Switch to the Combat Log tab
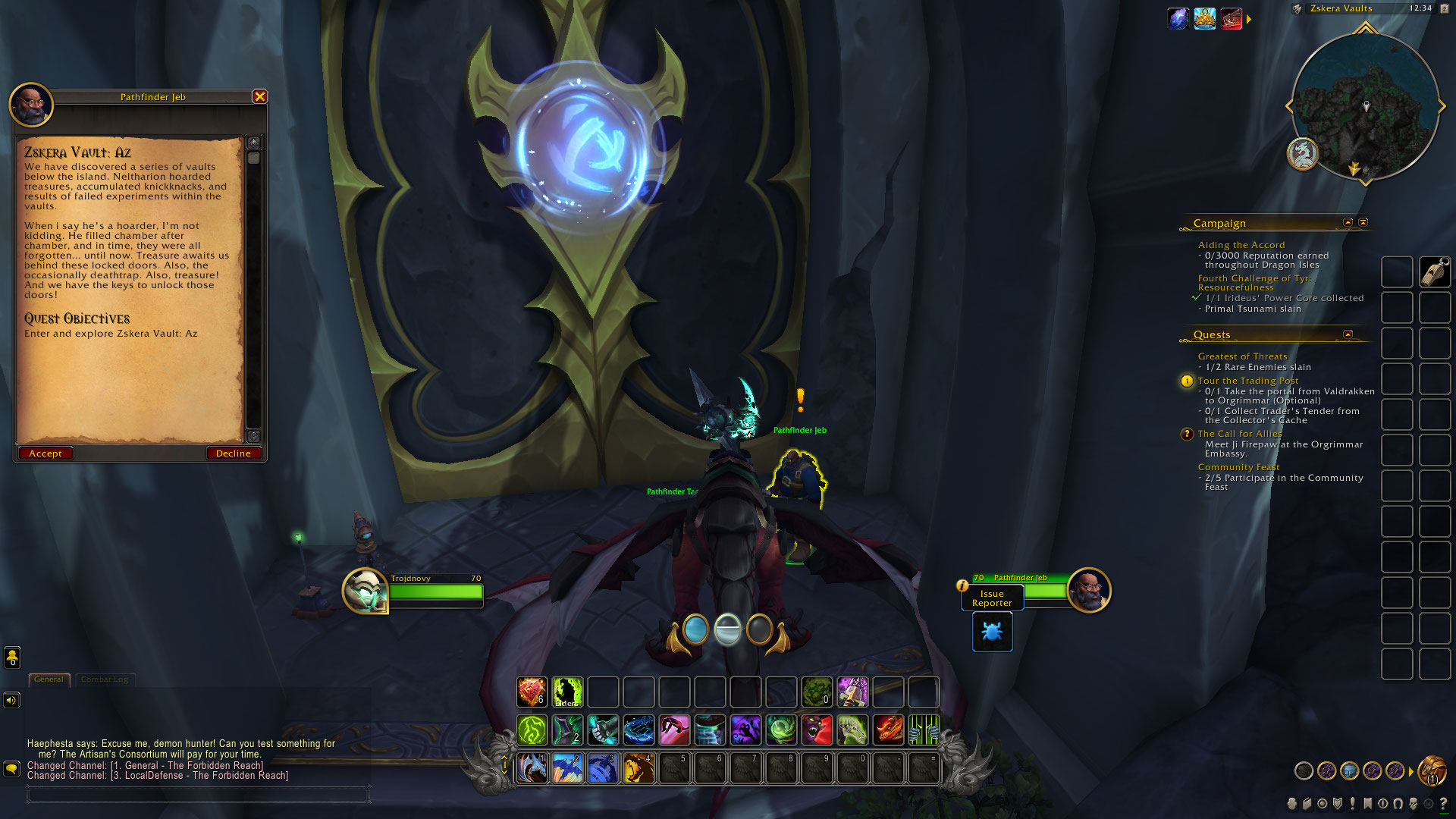 click(x=105, y=679)
